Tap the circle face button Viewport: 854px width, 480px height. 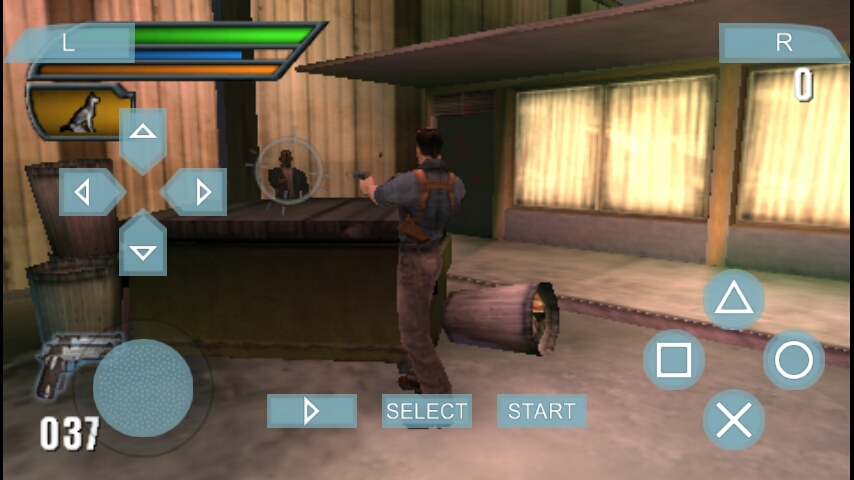click(794, 360)
